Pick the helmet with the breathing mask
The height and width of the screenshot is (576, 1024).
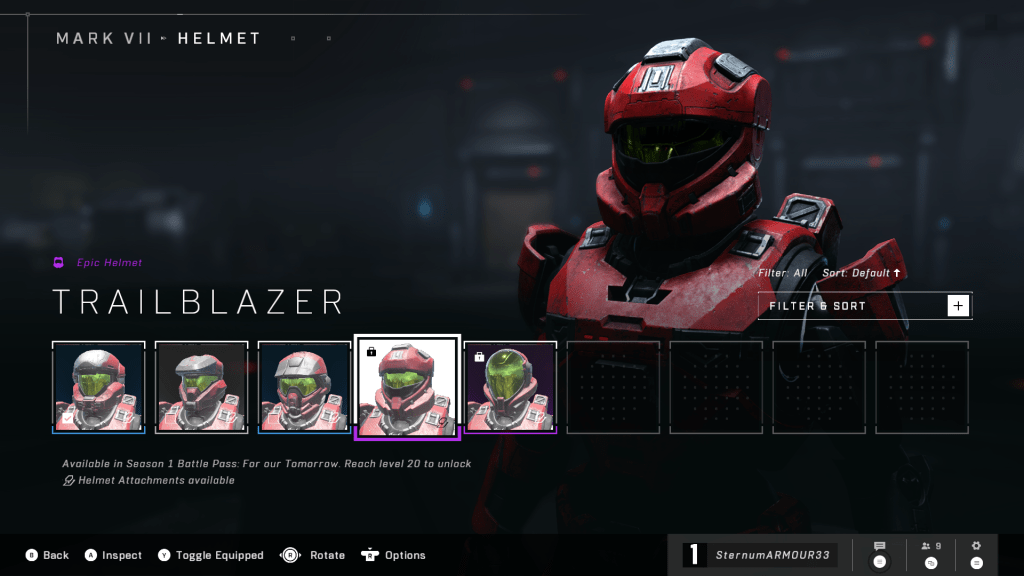(305, 387)
